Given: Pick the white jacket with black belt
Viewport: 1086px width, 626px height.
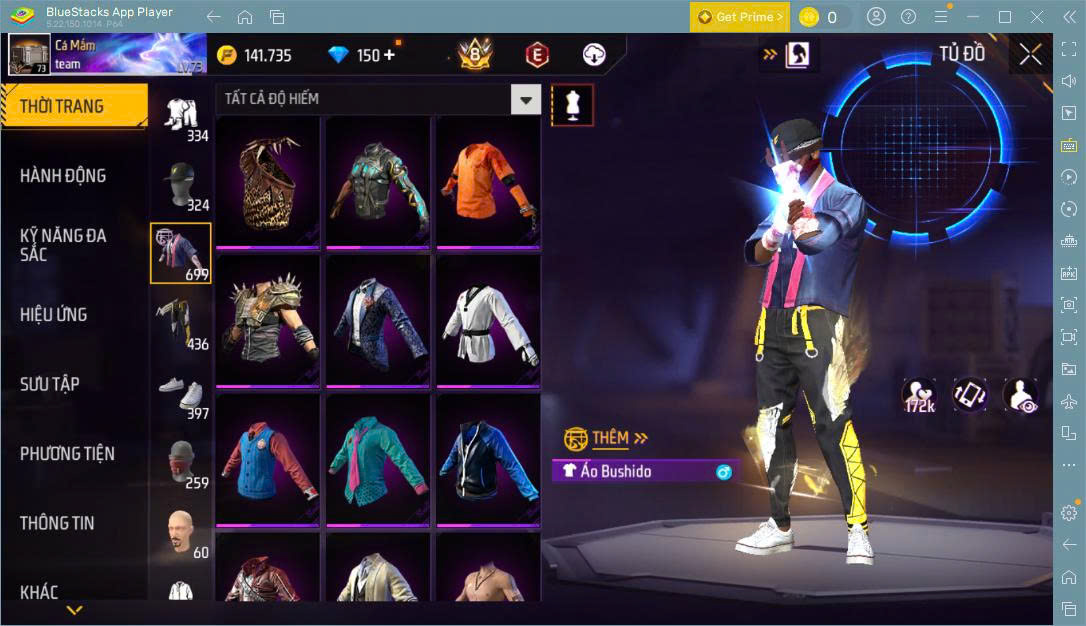Looking at the screenshot, I should [488, 320].
